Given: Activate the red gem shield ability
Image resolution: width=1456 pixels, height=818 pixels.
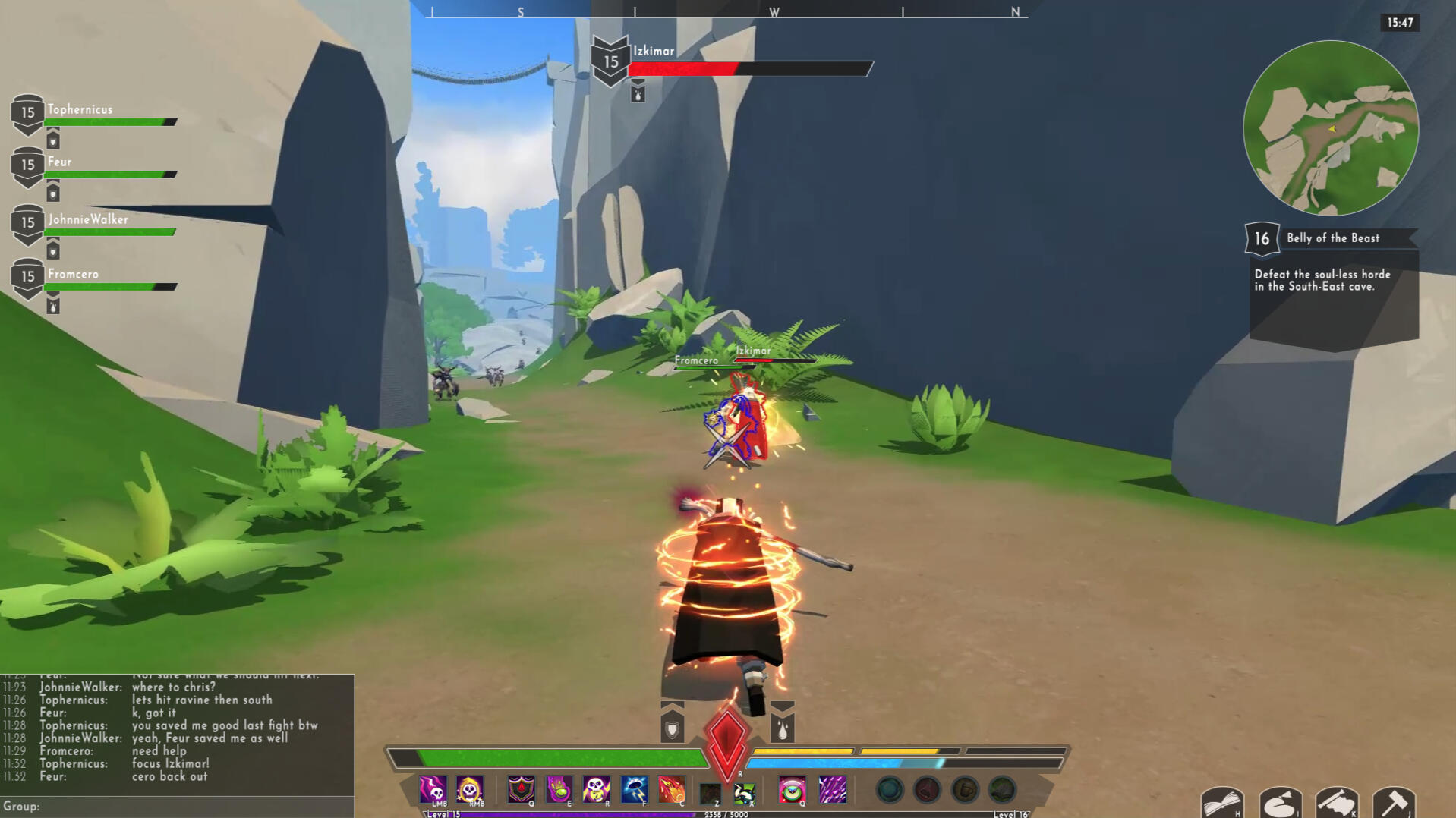Looking at the screenshot, I should point(522,790).
